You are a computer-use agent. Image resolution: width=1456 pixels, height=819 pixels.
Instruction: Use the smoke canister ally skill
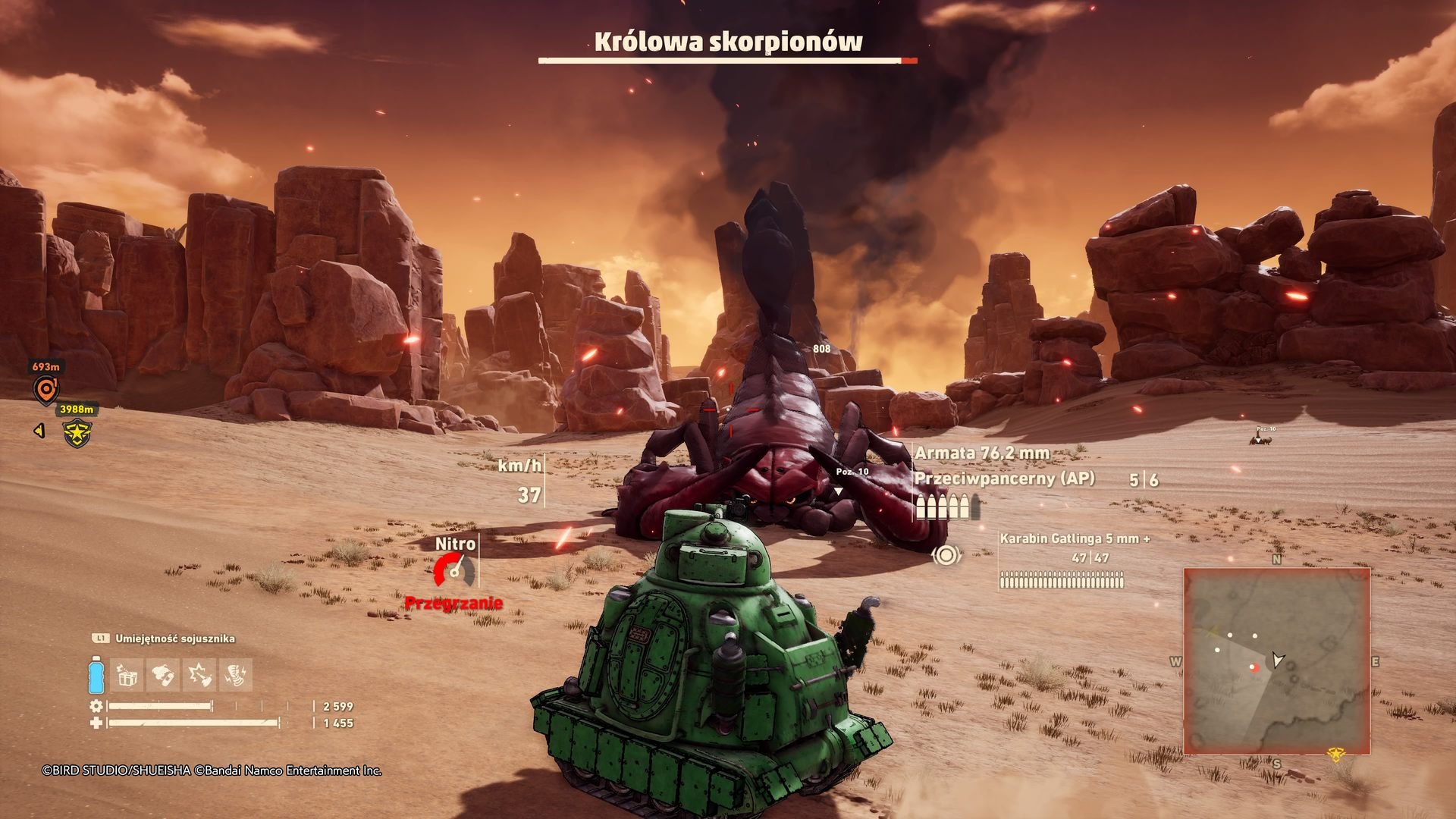[163, 675]
